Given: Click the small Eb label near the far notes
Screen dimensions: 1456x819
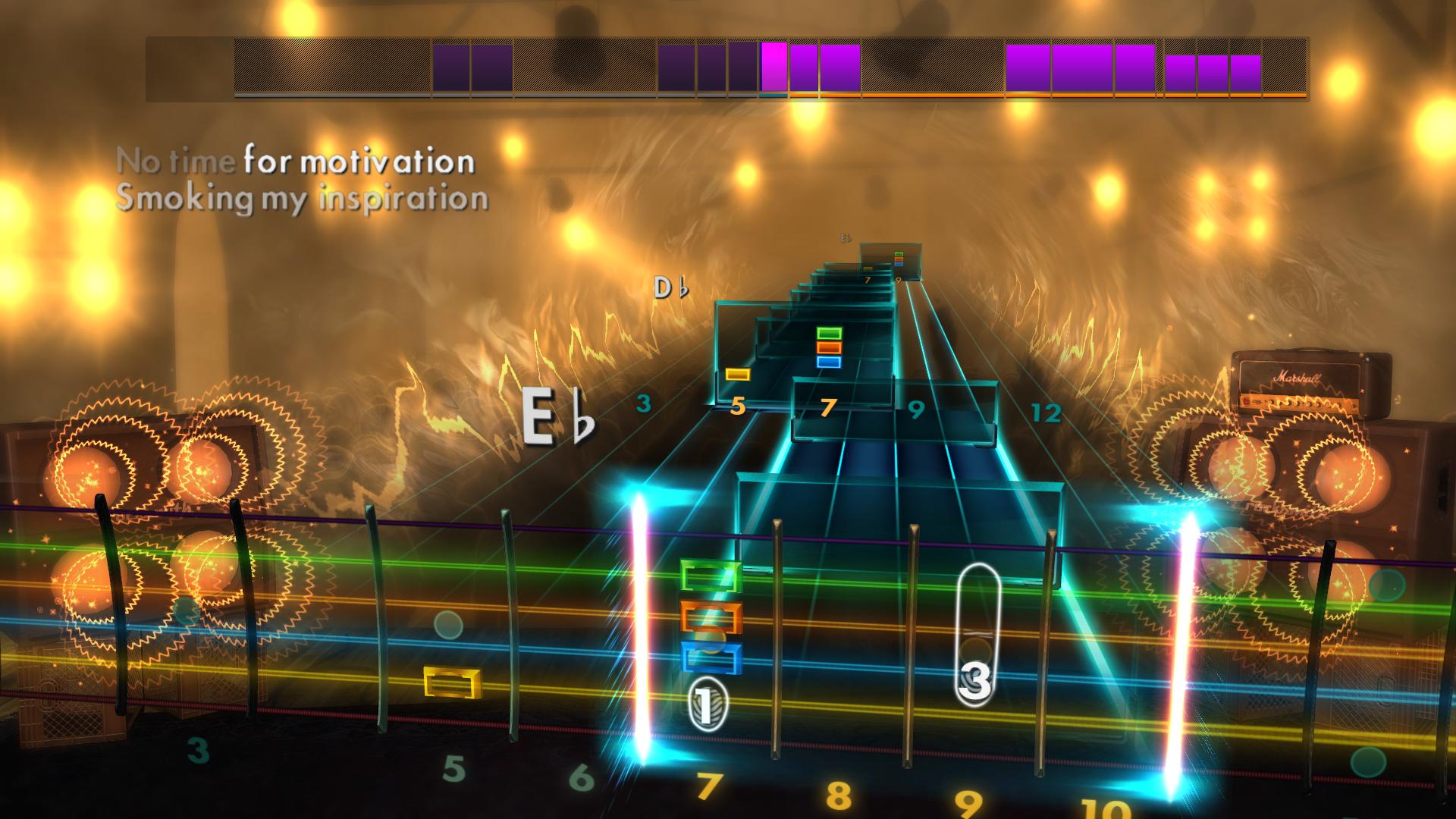Looking at the screenshot, I should (x=845, y=237).
